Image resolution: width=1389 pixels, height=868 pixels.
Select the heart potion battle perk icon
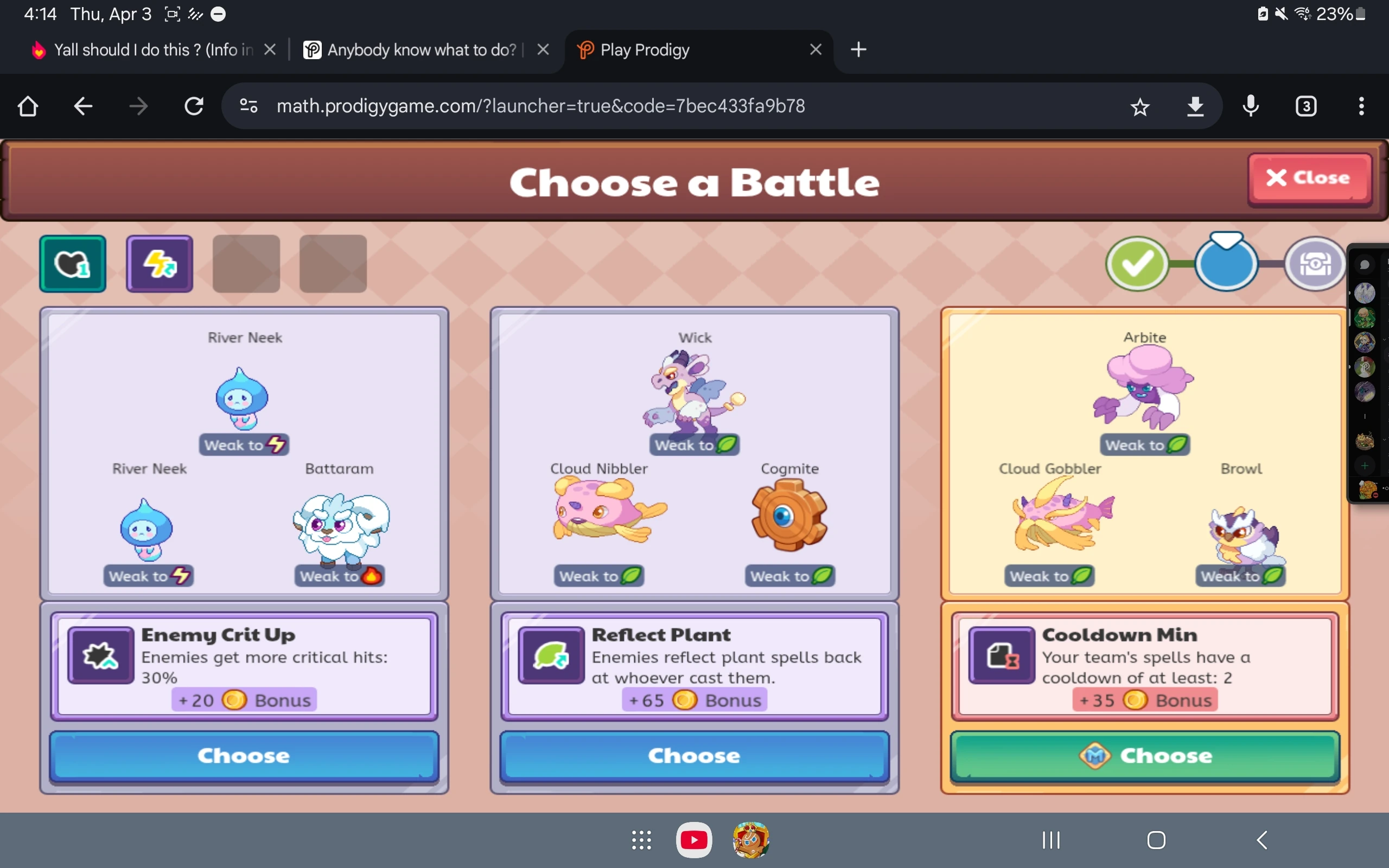pyautogui.click(x=72, y=264)
